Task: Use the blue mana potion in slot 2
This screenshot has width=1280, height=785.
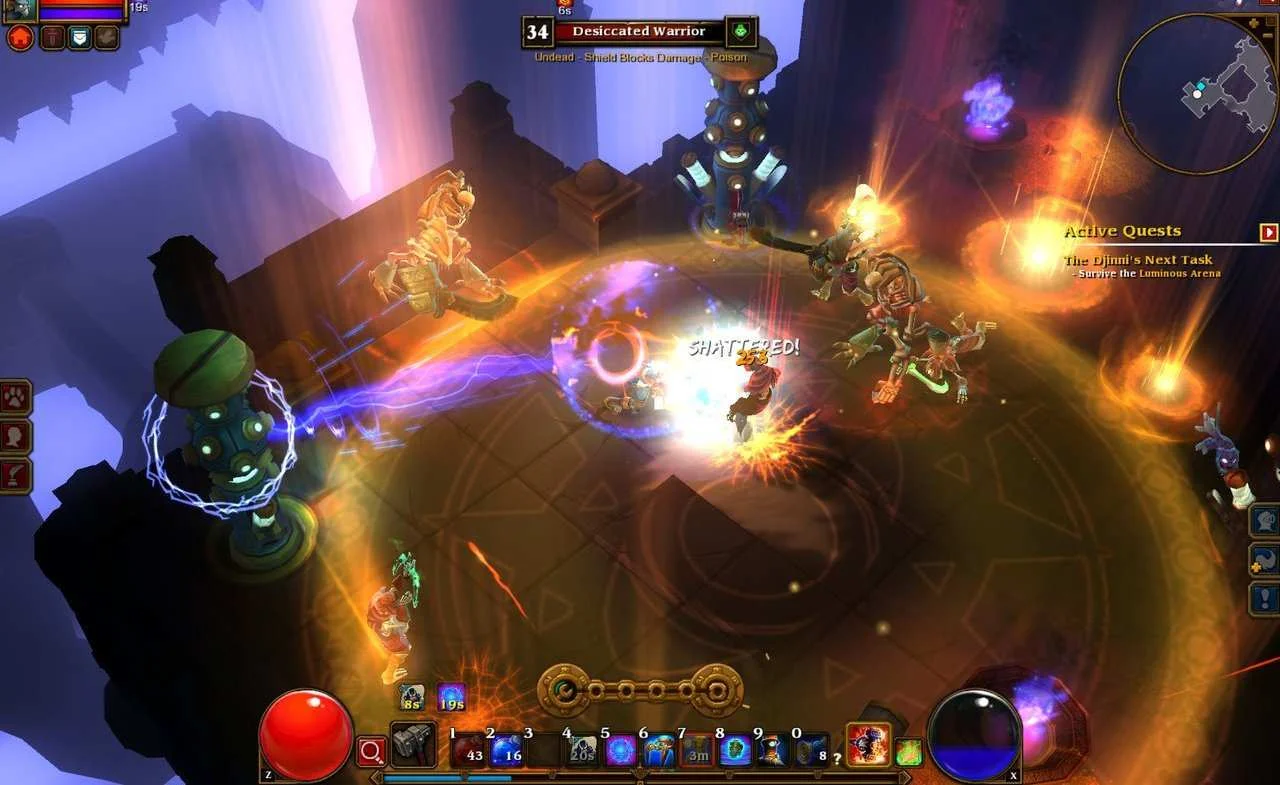Action: click(x=507, y=750)
